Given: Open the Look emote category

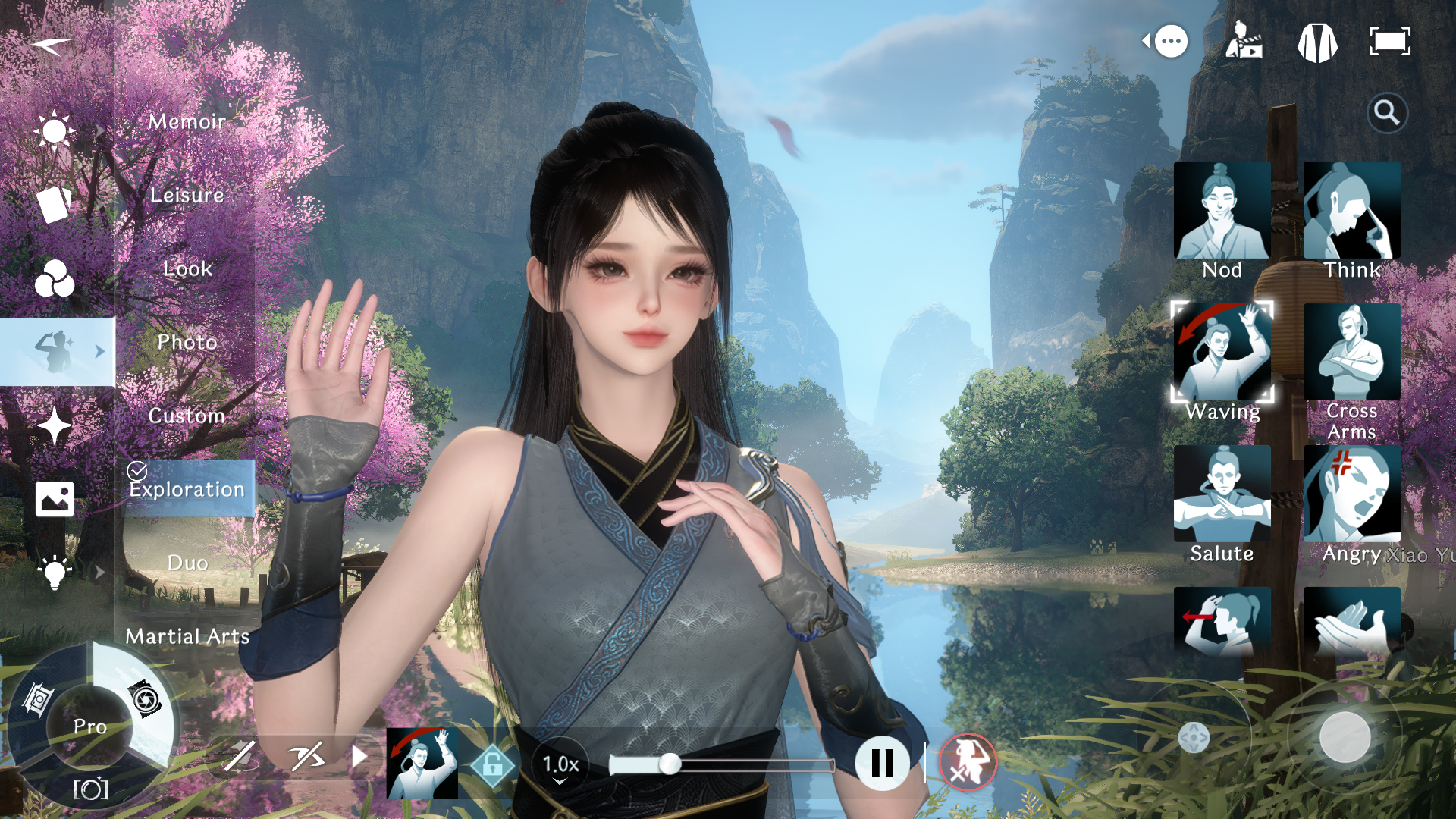Looking at the screenshot, I should [187, 268].
